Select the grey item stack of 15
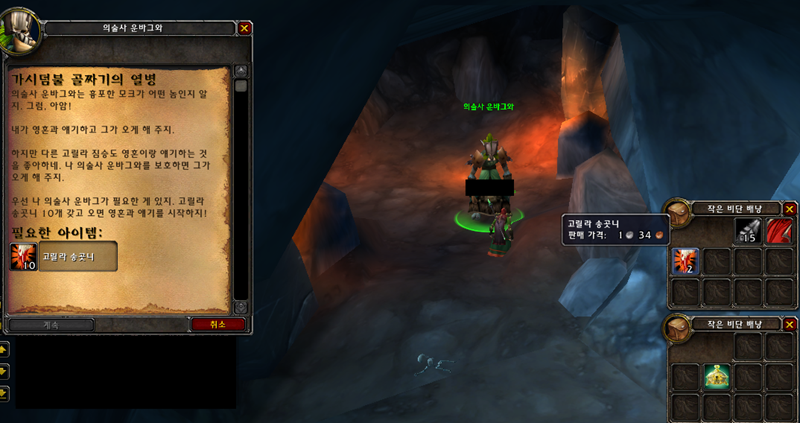Image resolution: width=800 pixels, height=423 pixels. [749, 231]
